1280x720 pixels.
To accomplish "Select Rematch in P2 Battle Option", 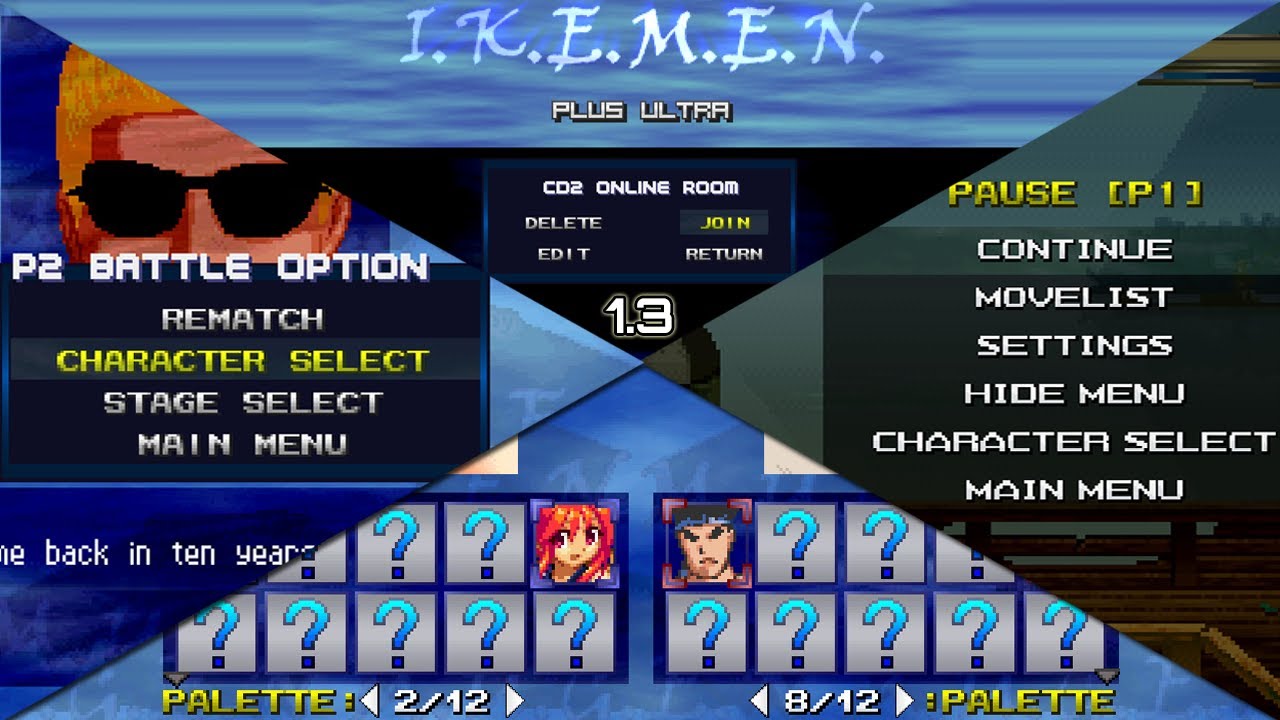I will (x=242, y=319).
